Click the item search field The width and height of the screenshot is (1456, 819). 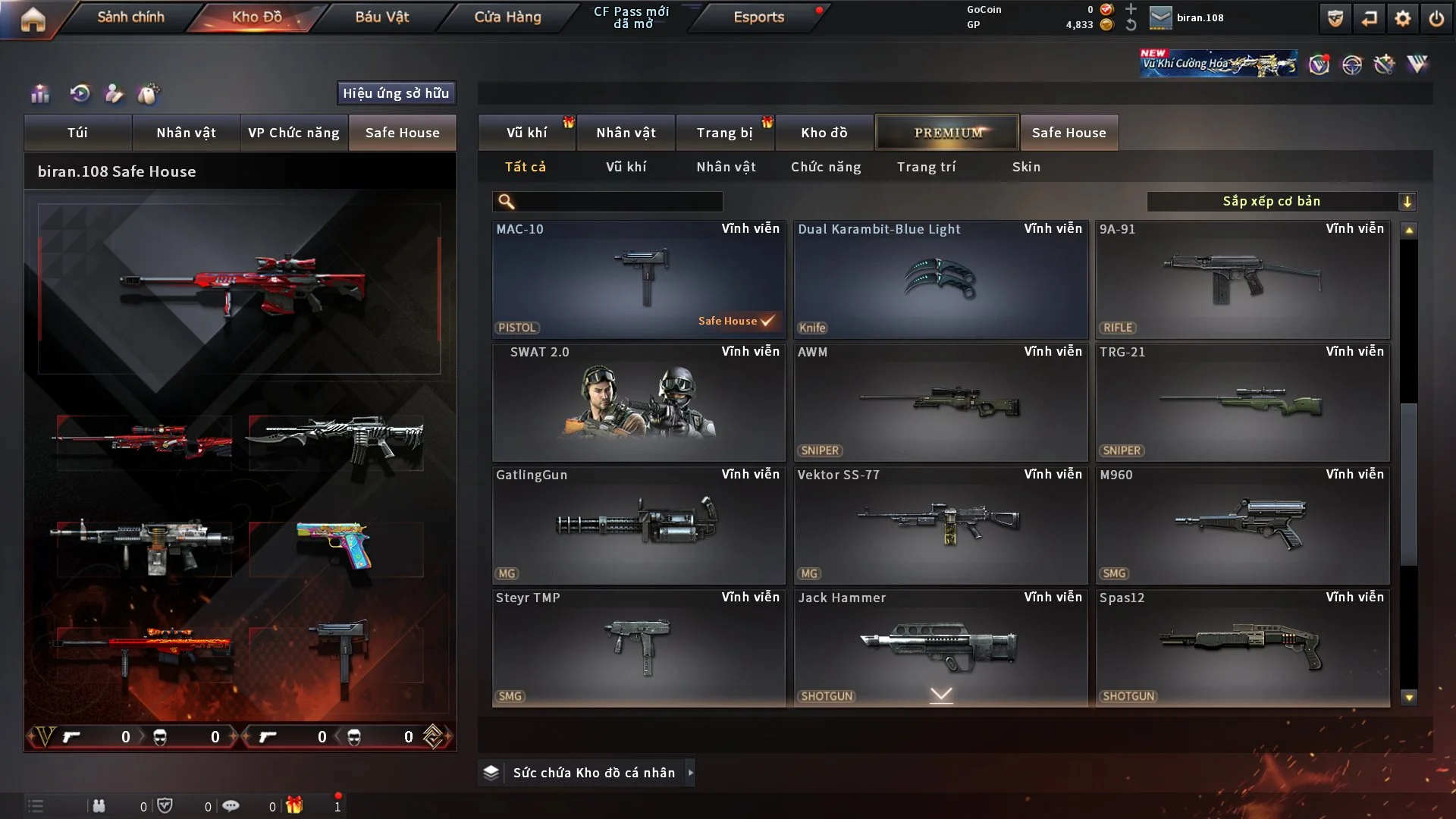[618, 201]
